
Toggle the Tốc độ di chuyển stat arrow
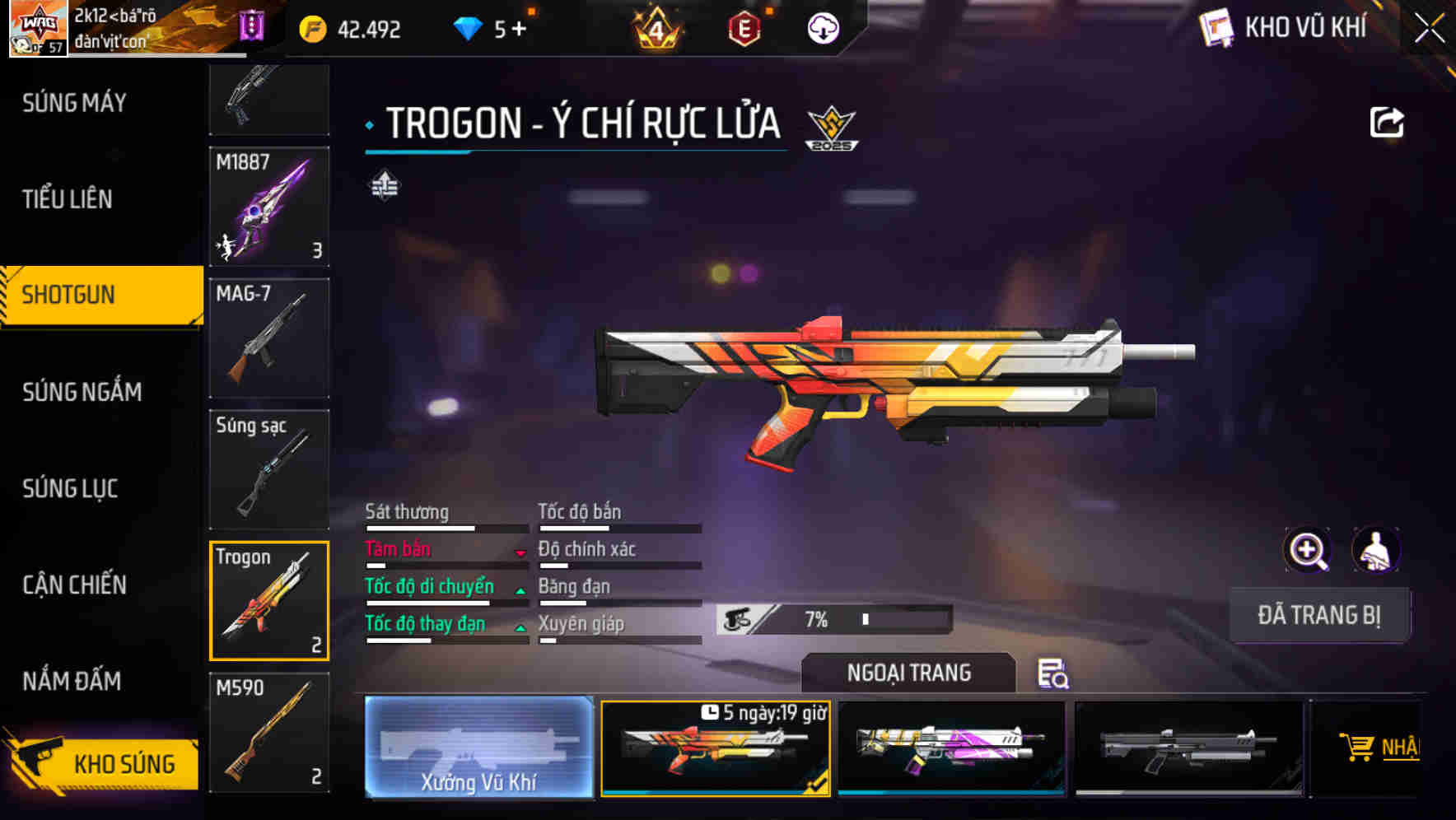(521, 590)
